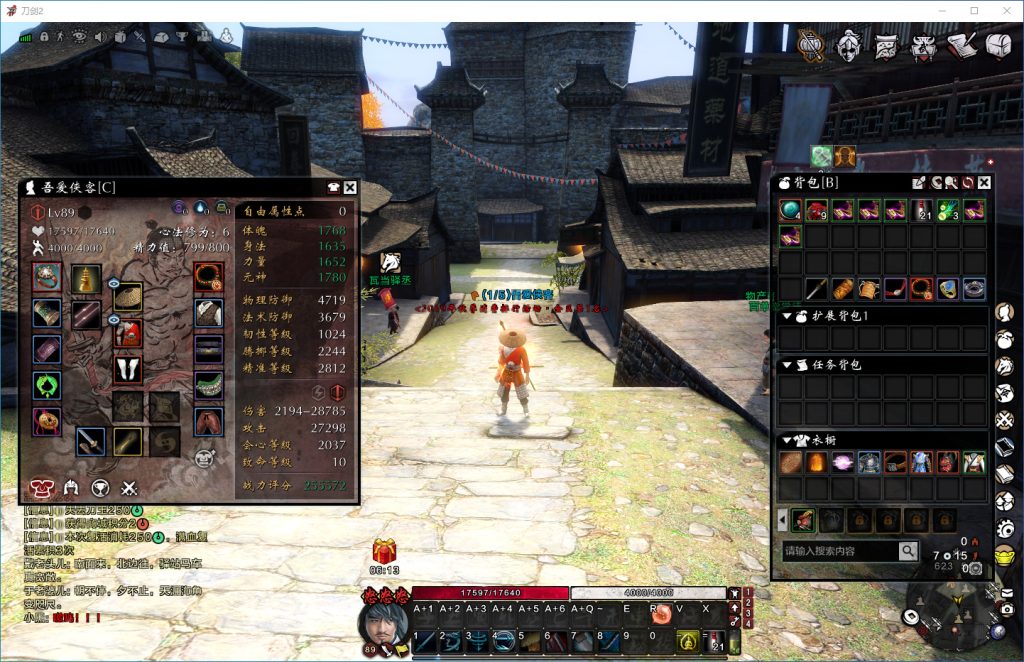Select the teal orb item in backpack

pyautogui.click(x=790, y=211)
